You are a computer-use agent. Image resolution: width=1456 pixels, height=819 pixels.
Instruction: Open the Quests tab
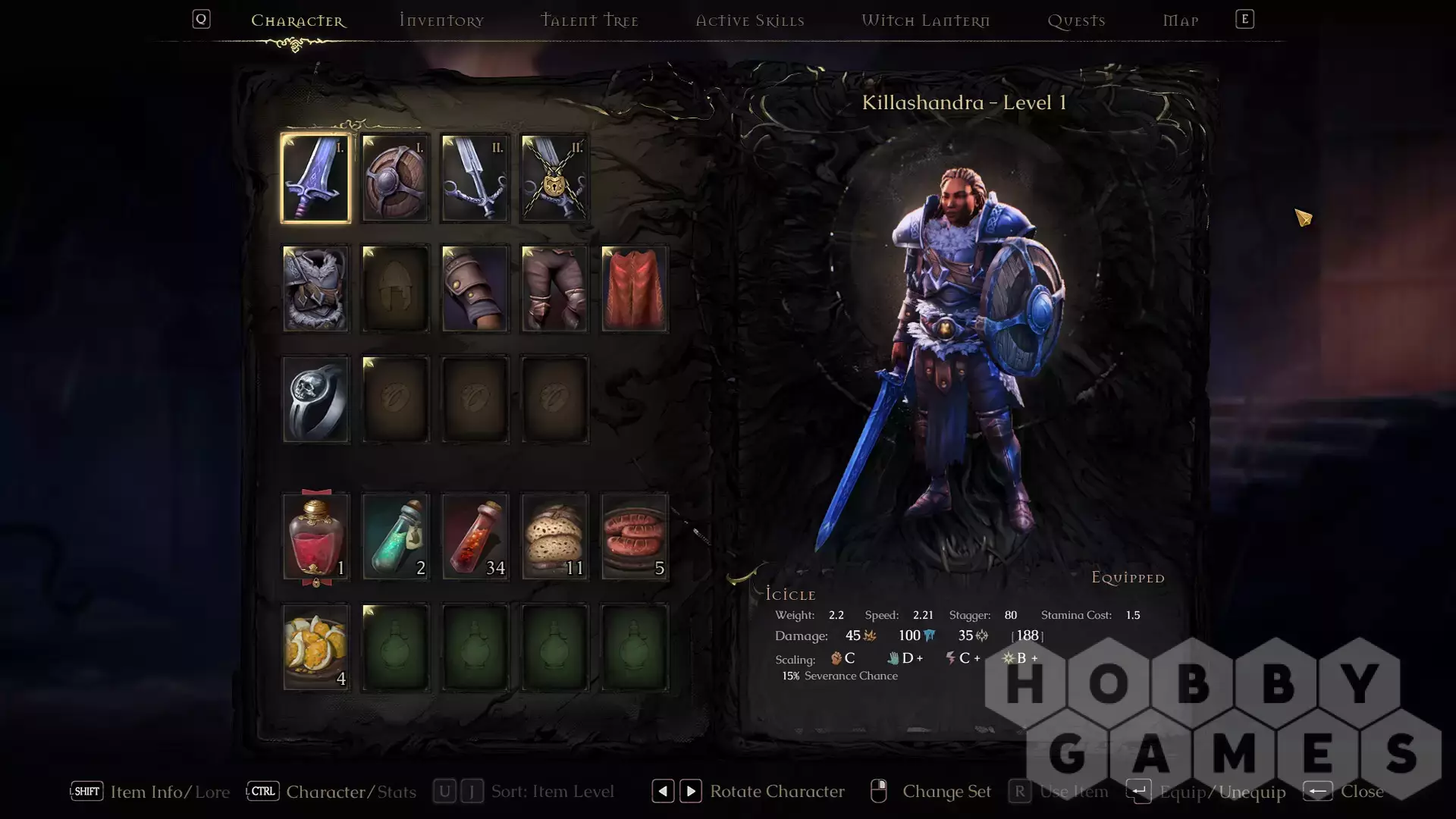click(x=1076, y=20)
